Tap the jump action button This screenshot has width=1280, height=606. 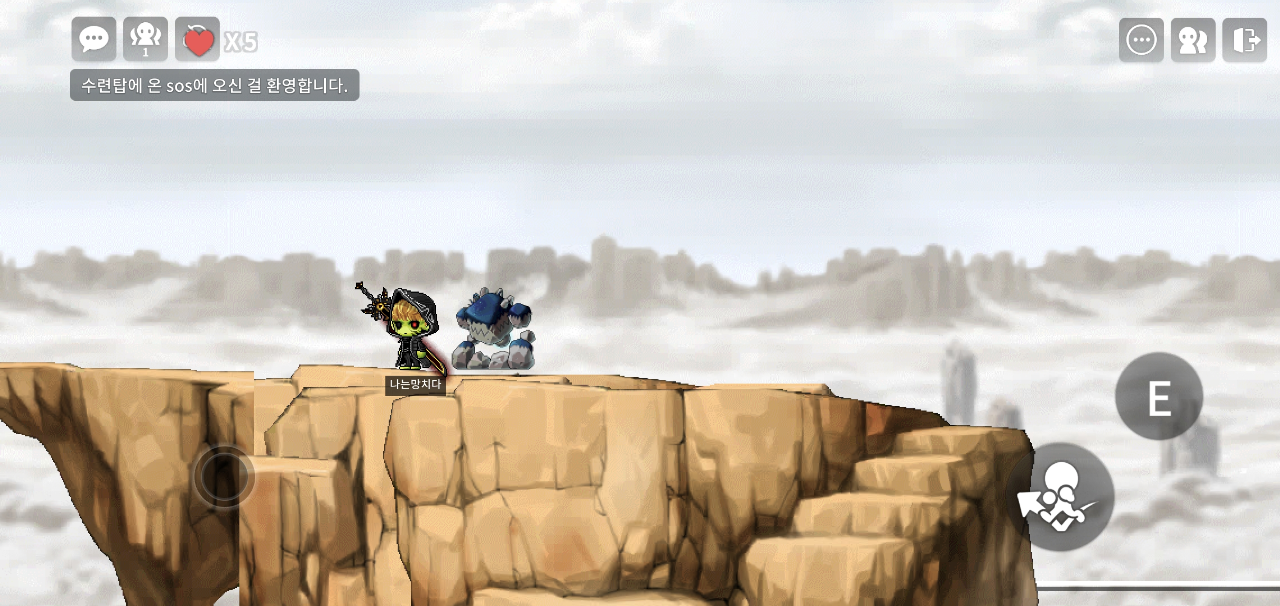coord(1060,497)
